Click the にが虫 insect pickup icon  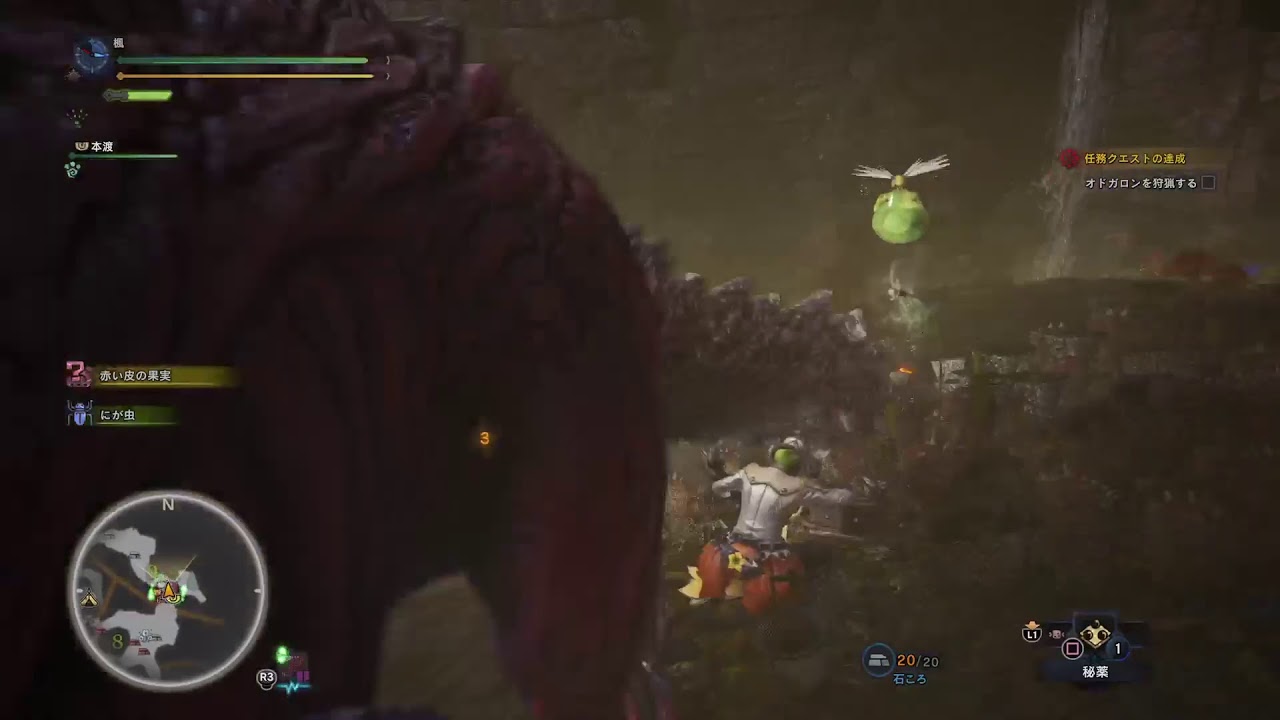80,413
